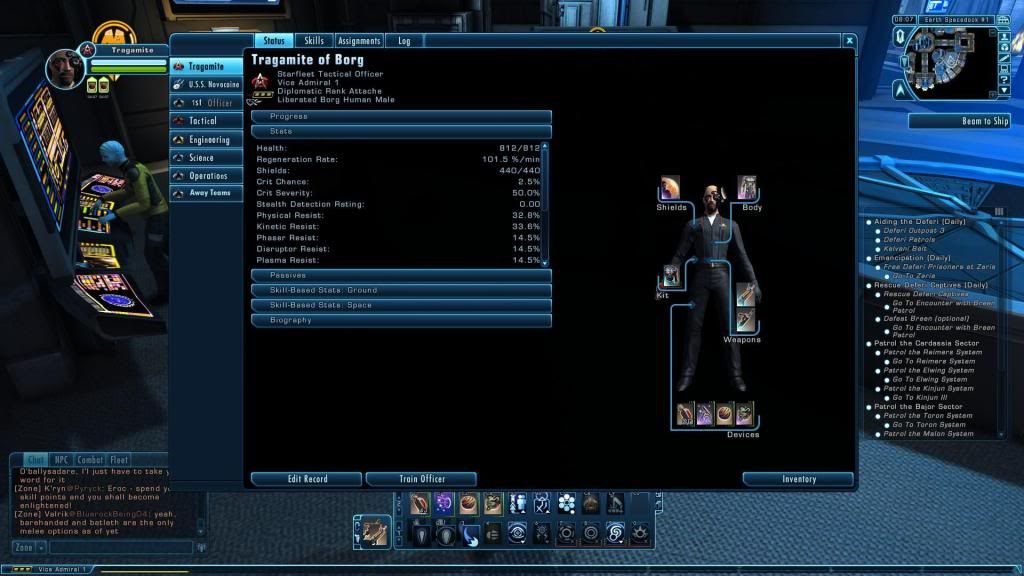This screenshot has width=1024, height=576.
Task: Expand Skill-Based Stats: Ground
Action: coord(401,290)
